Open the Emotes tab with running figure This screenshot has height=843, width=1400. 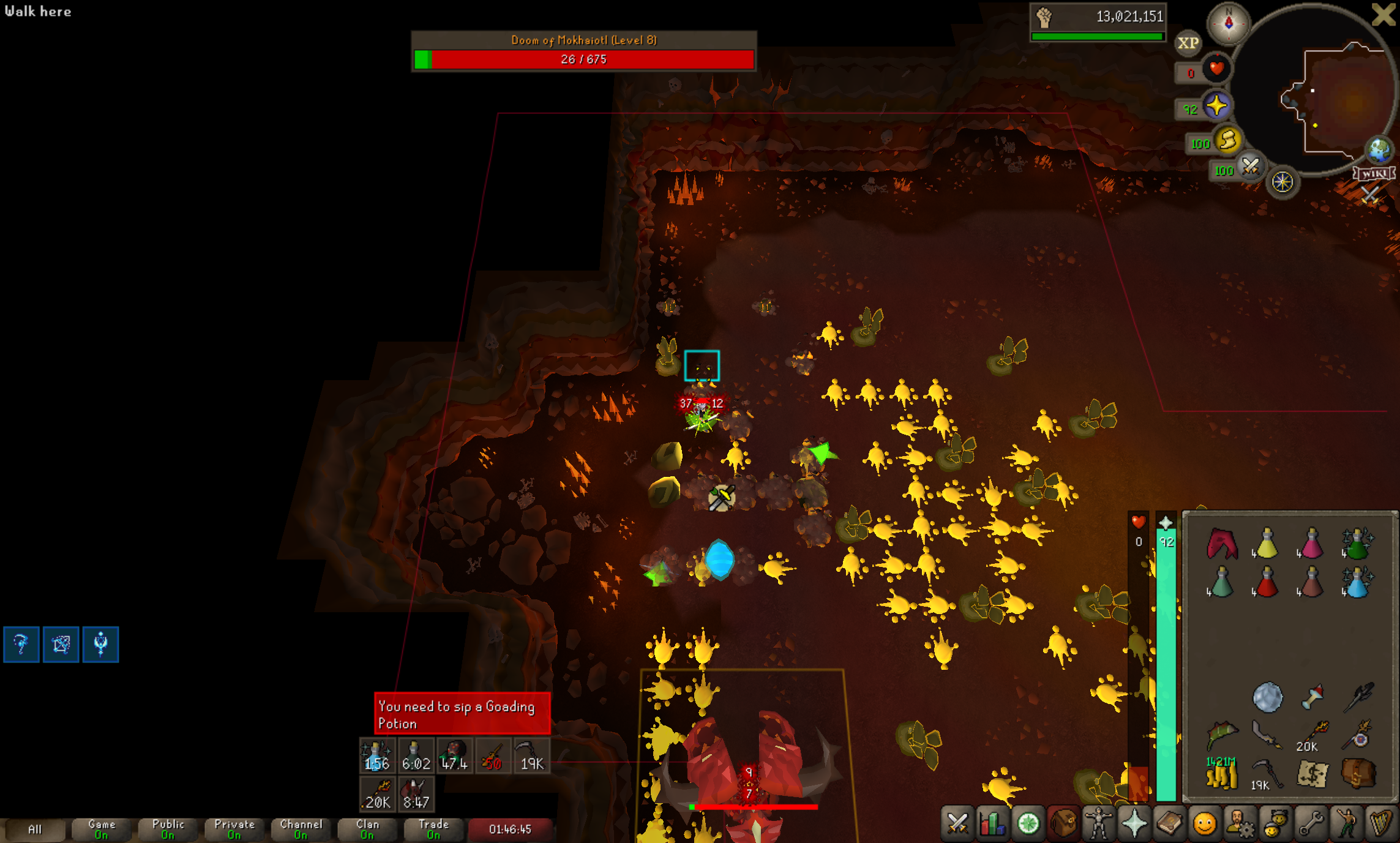(1346, 823)
